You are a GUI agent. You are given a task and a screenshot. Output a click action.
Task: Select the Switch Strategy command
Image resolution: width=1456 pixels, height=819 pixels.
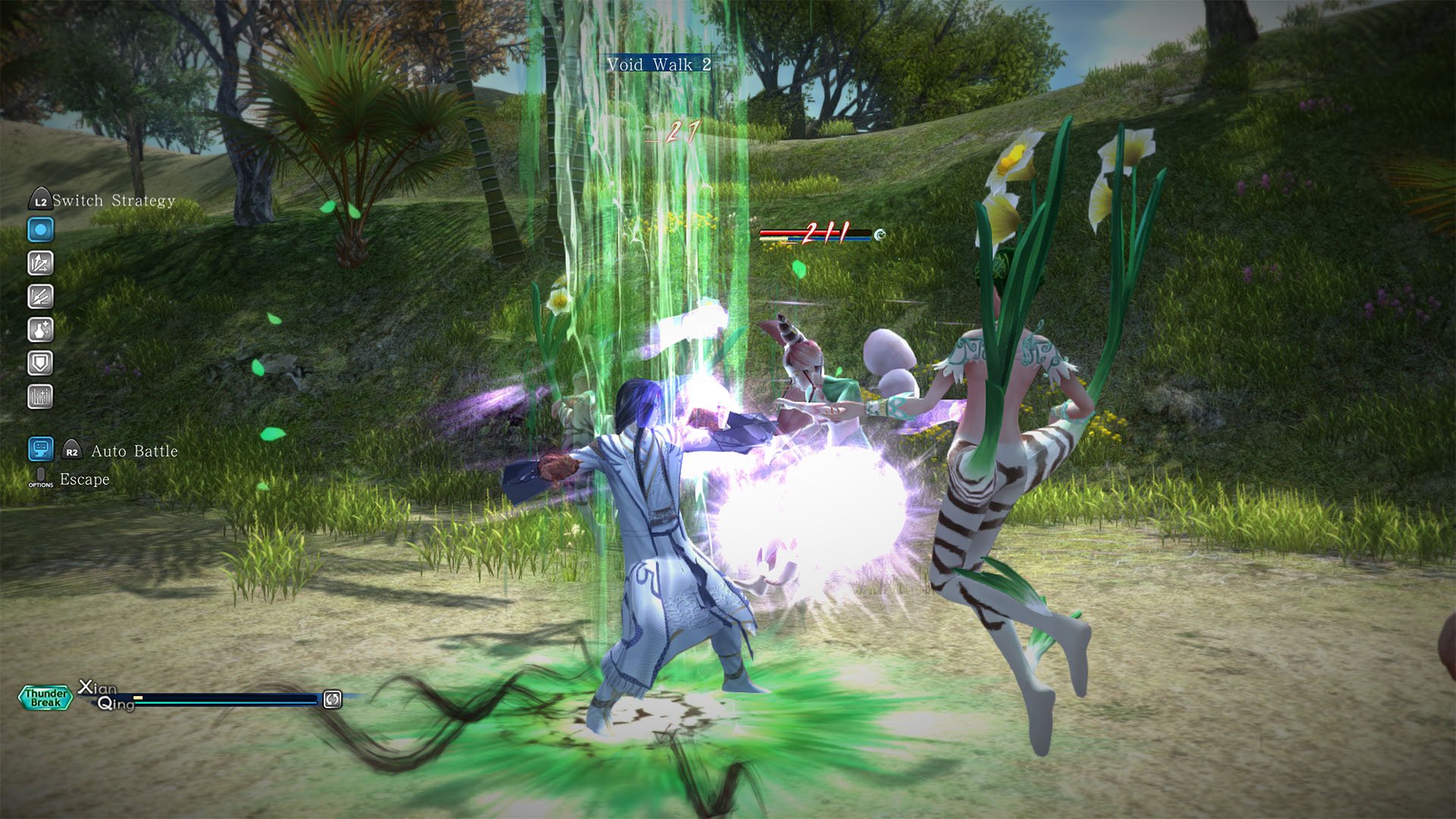coord(114,200)
